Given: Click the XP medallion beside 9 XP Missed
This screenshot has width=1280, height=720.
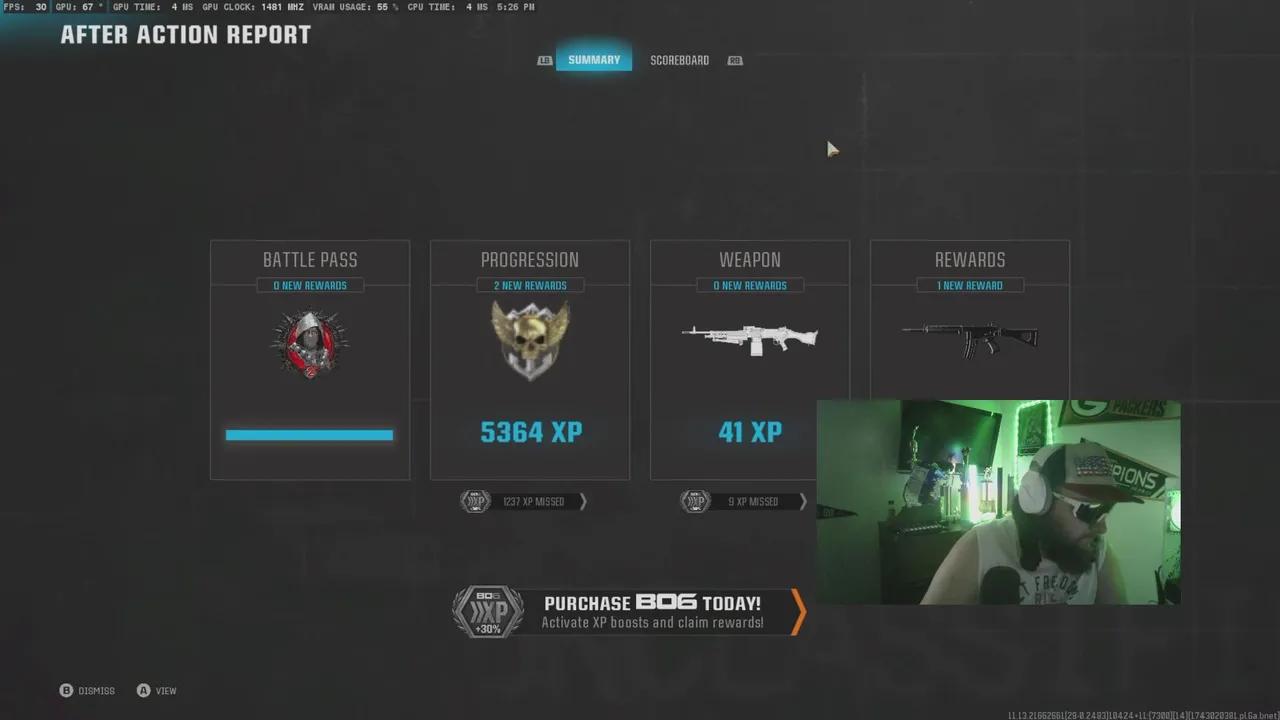Looking at the screenshot, I should (x=695, y=501).
